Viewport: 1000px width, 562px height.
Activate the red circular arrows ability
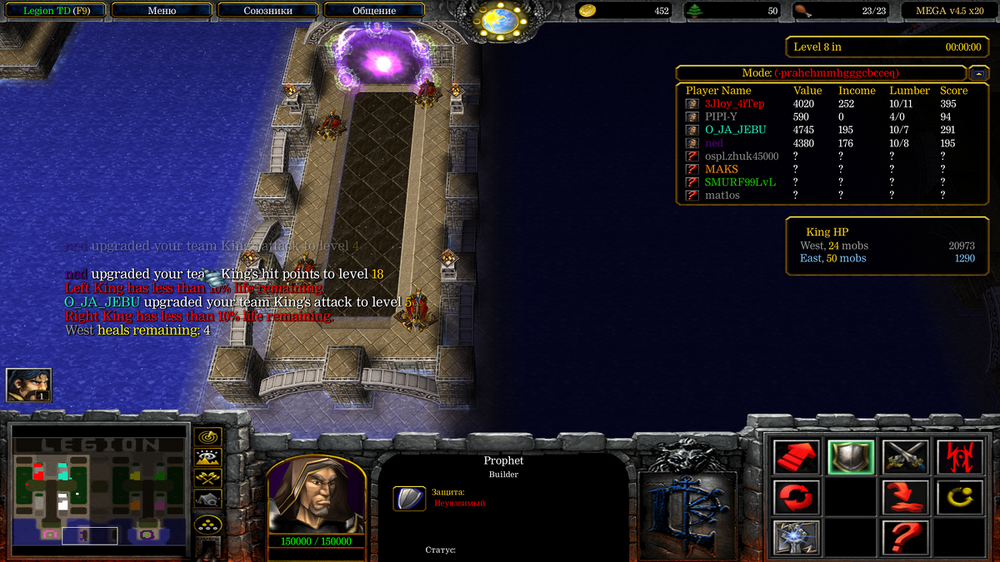tap(796, 496)
